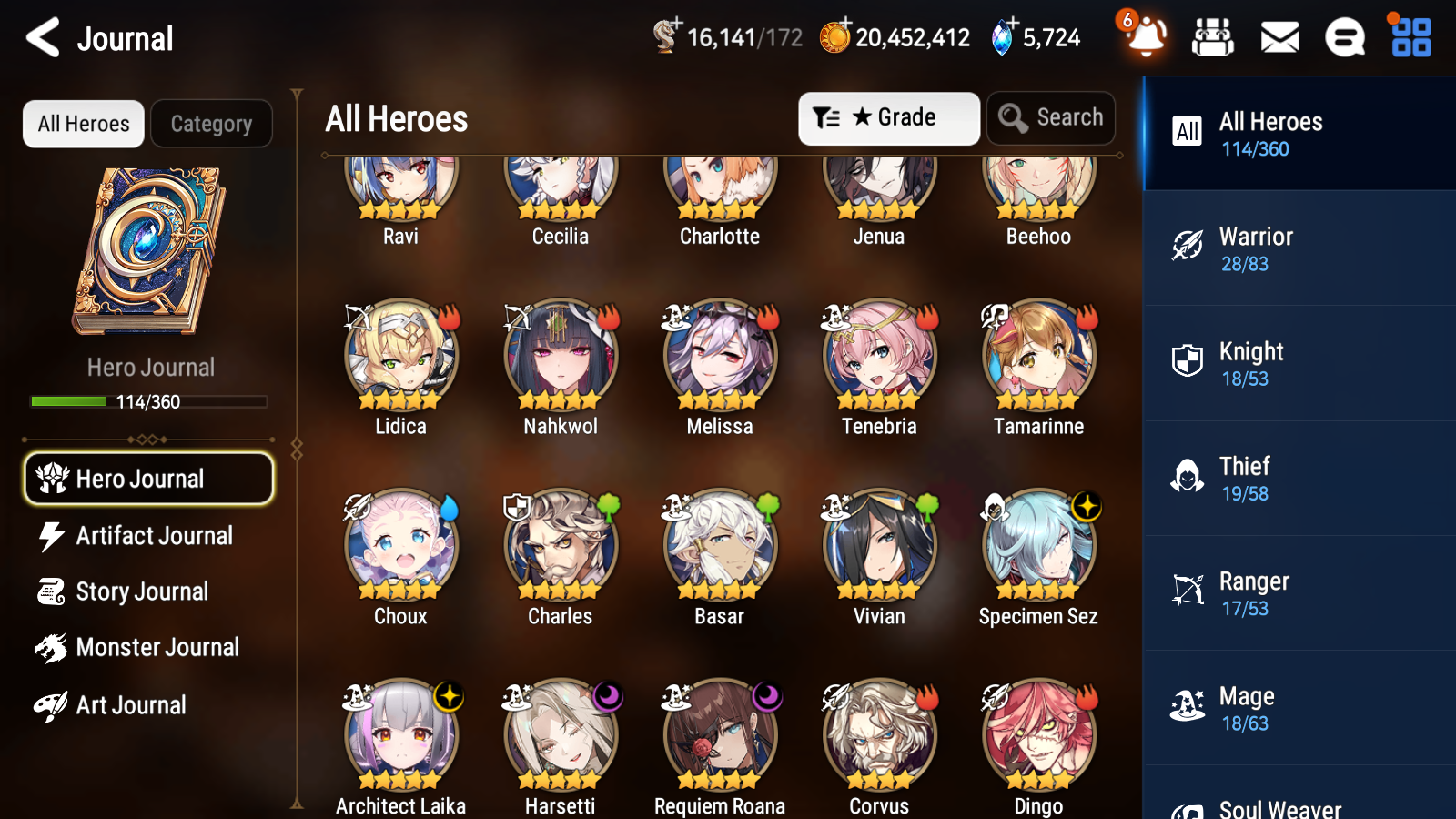The image size is (1456, 819).
Task: Open the bell notifications icon
Action: (1146, 38)
